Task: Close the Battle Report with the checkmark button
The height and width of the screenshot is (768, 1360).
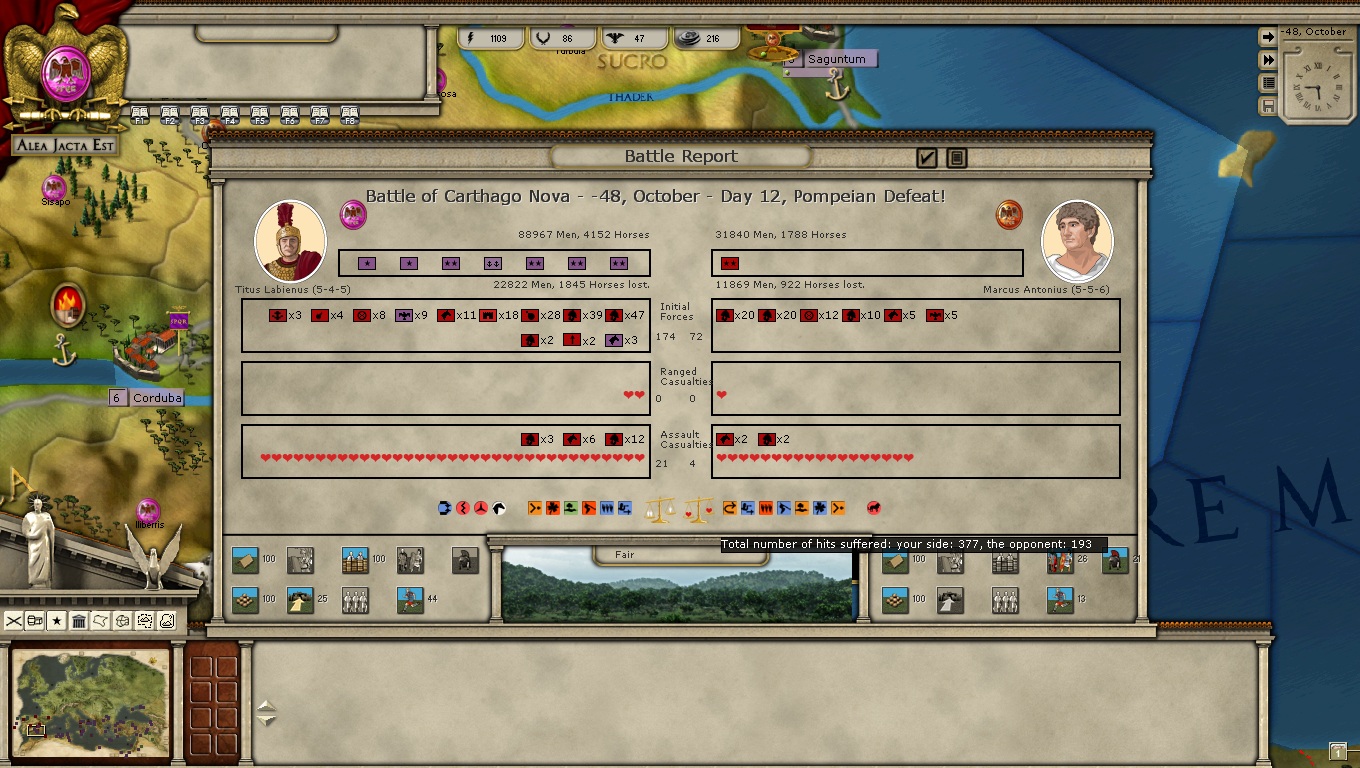Action: [926, 158]
